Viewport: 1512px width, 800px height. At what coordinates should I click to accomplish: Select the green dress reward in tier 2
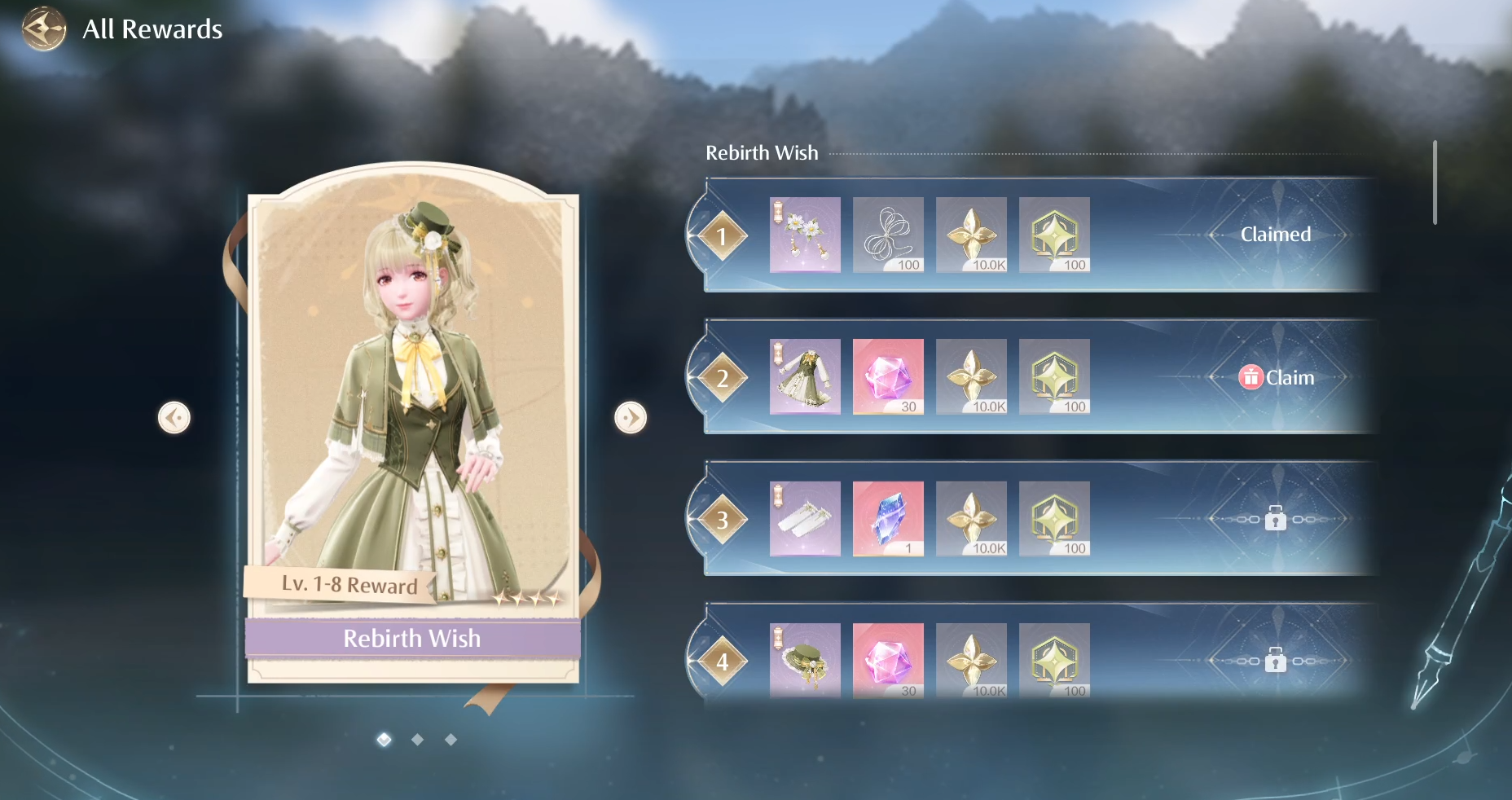pyautogui.click(x=805, y=376)
